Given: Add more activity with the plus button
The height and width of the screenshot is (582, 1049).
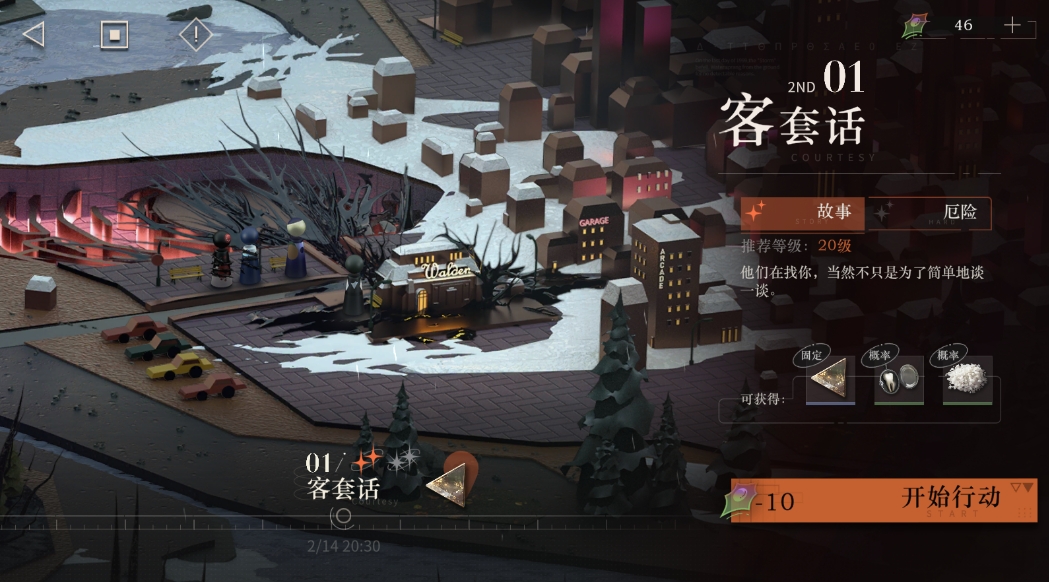Looking at the screenshot, I should pos(1012,26).
